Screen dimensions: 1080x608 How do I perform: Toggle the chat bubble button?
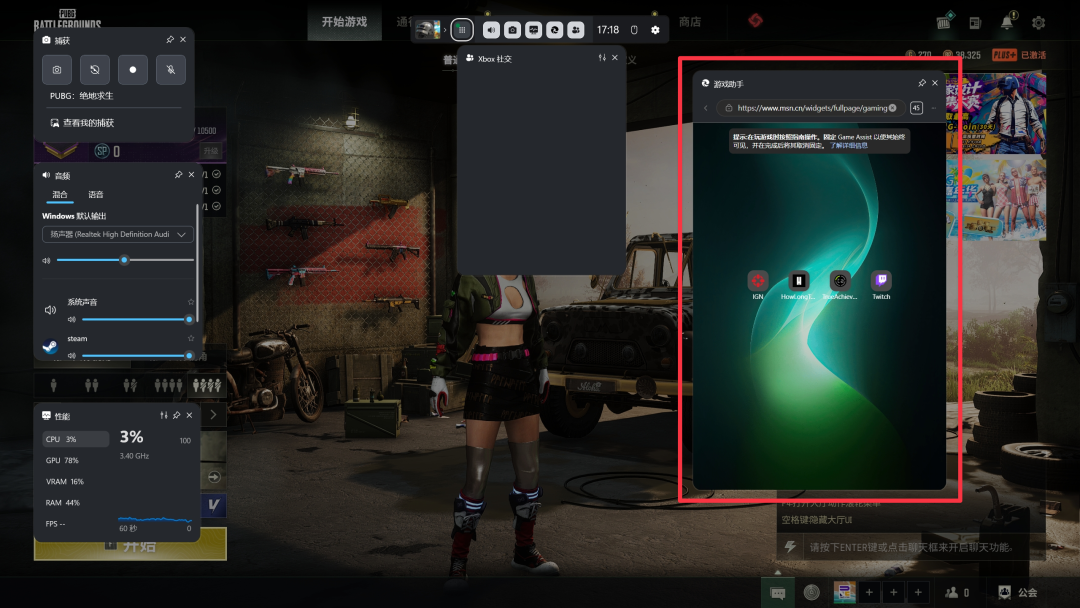click(x=778, y=592)
